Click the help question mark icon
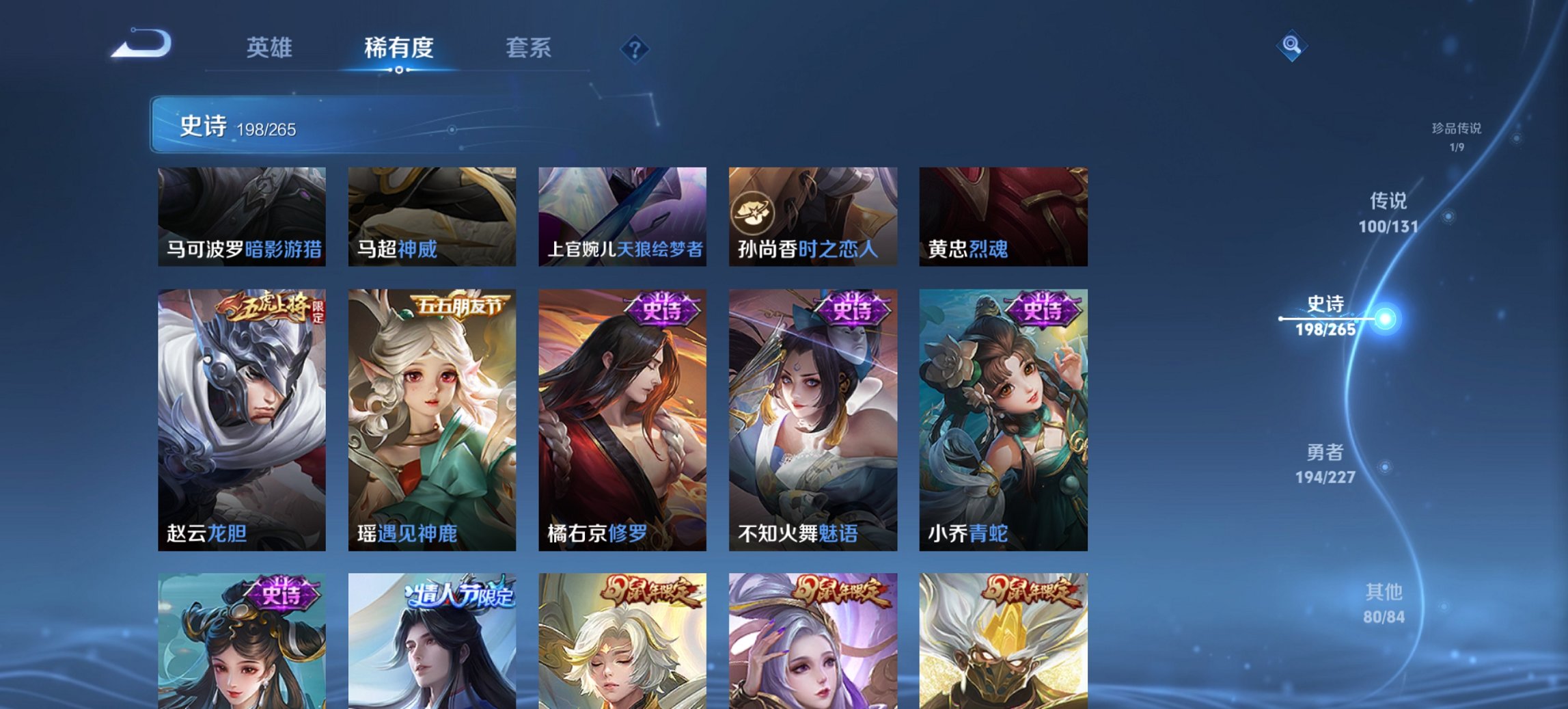The image size is (1568, 709). [x=634, y=49]
